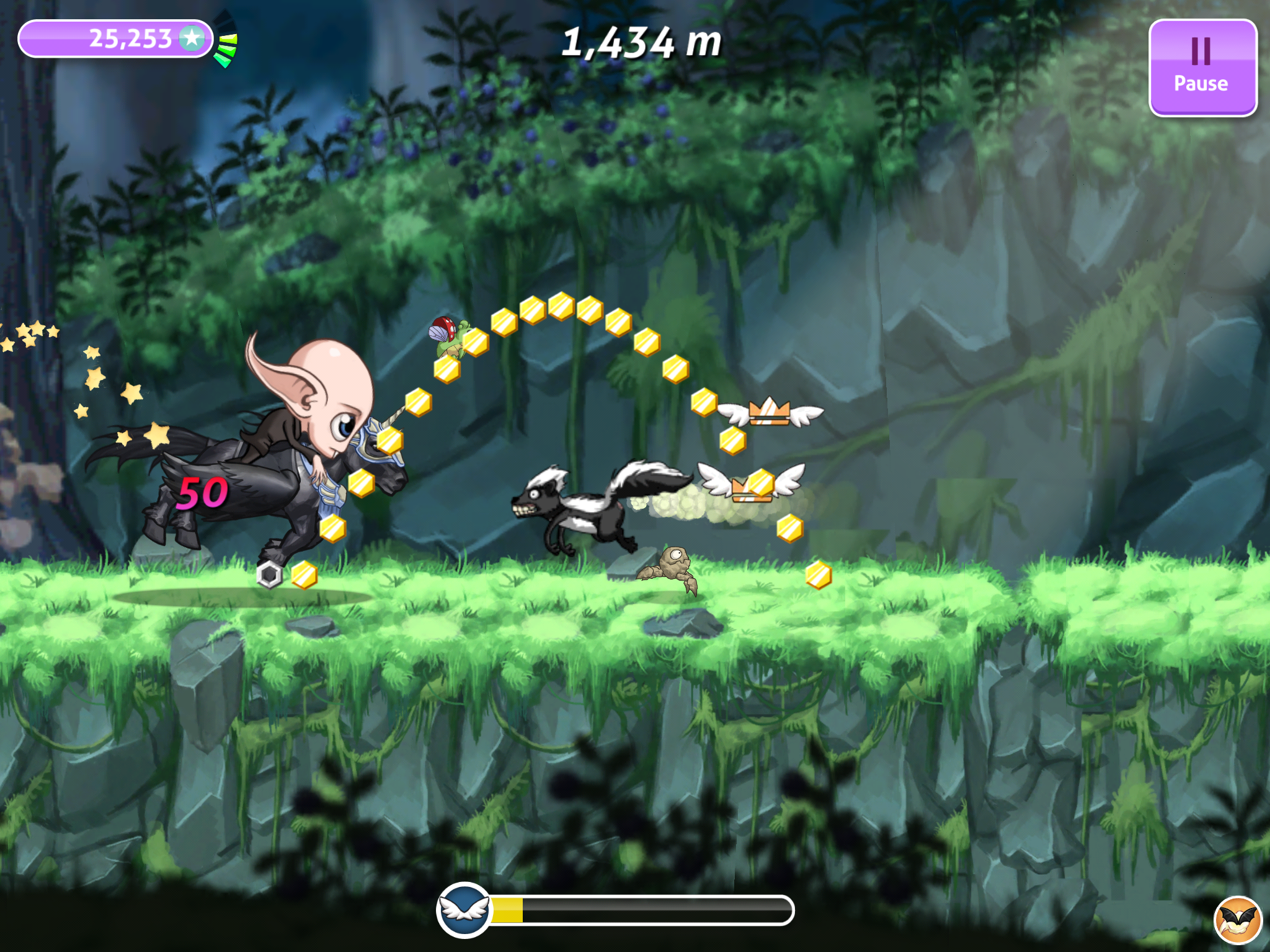Viewport: 1270px width, 952px height.
Task: Tap the bat icon button
Action: click(x=1238, y=920)
